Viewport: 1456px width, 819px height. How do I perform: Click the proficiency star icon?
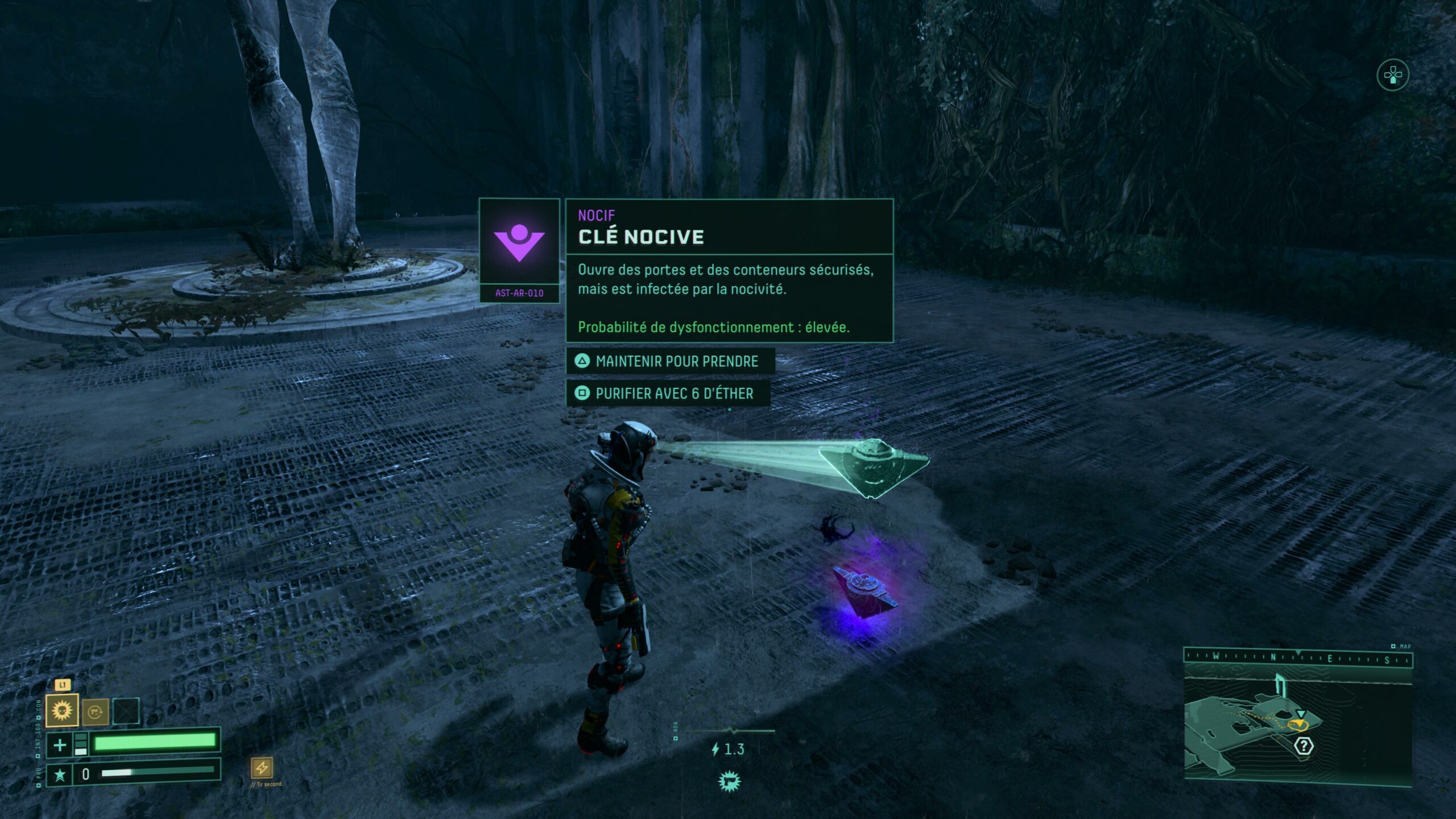click(60, 775)
